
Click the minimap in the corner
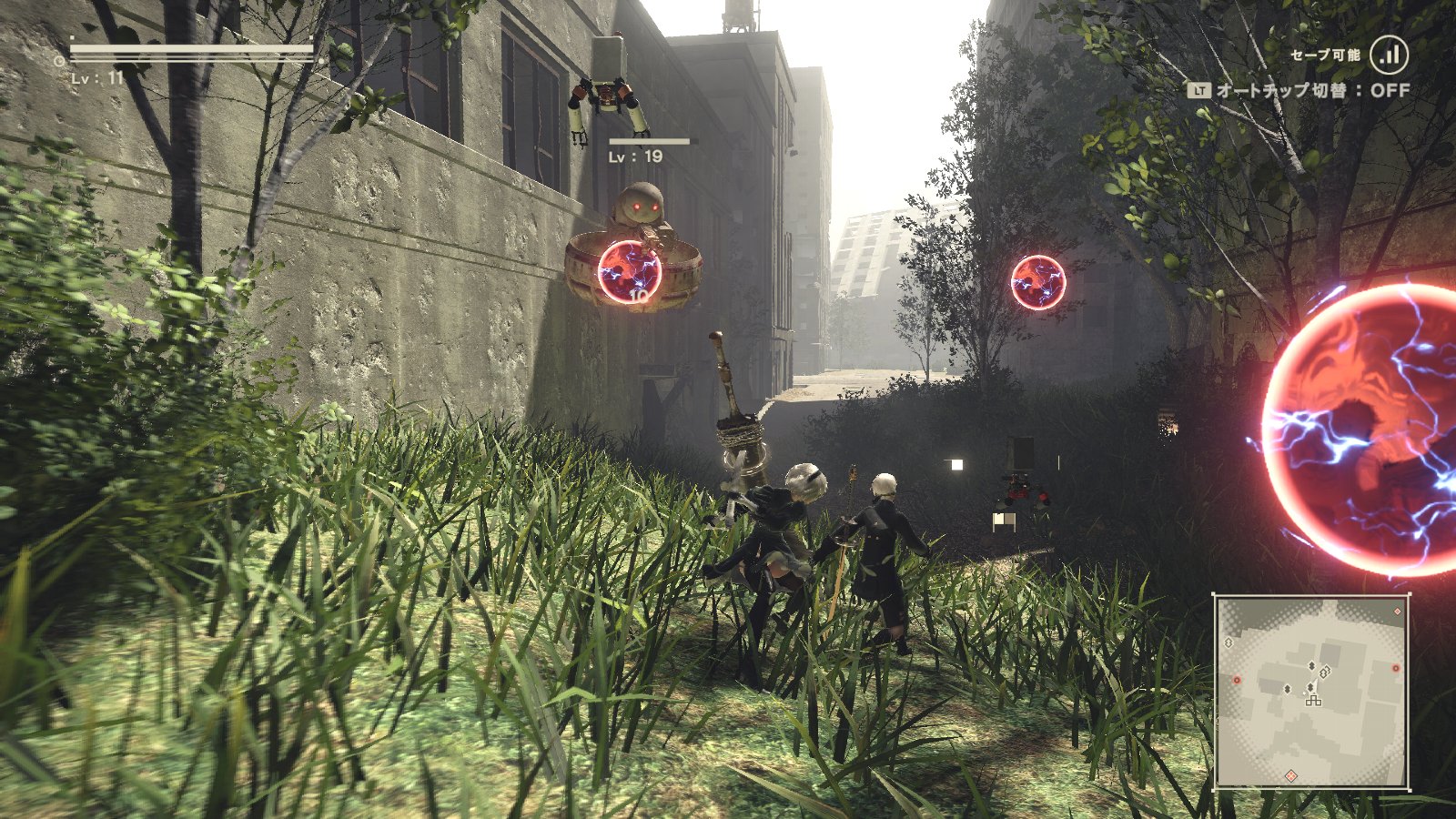coord(1311,692)
